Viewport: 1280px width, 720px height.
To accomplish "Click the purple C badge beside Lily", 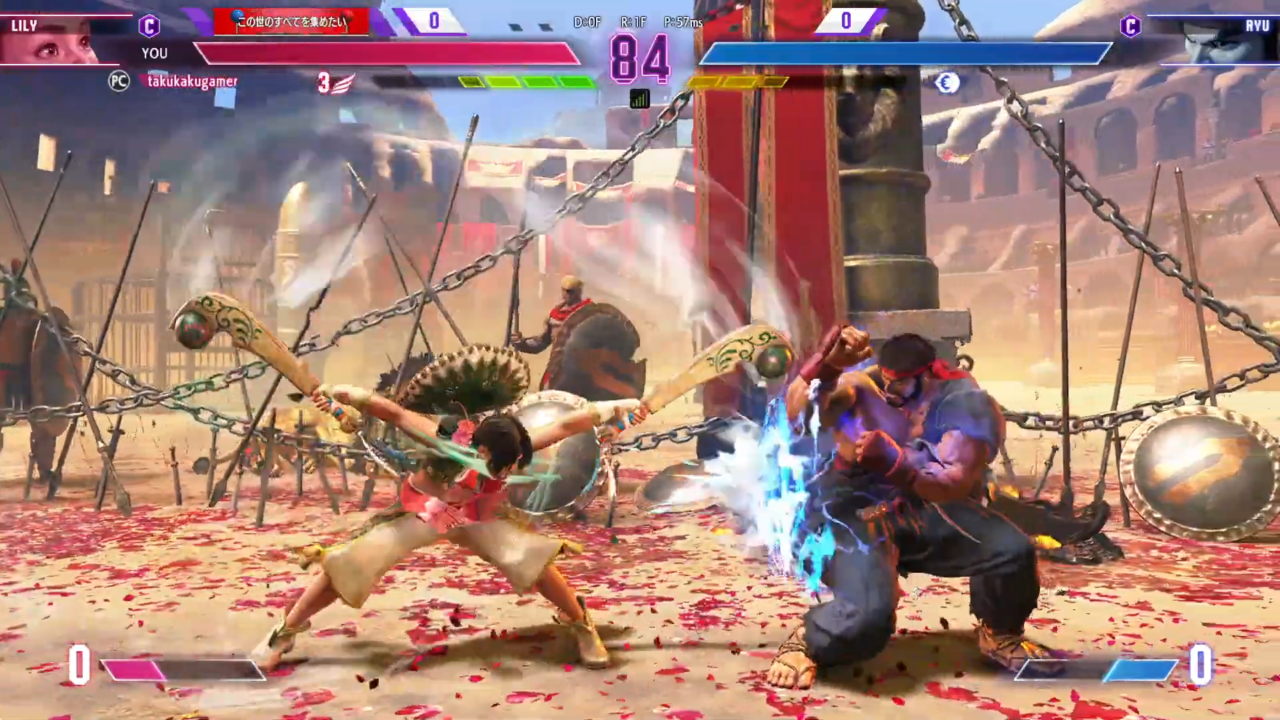I will coord(149,26).
